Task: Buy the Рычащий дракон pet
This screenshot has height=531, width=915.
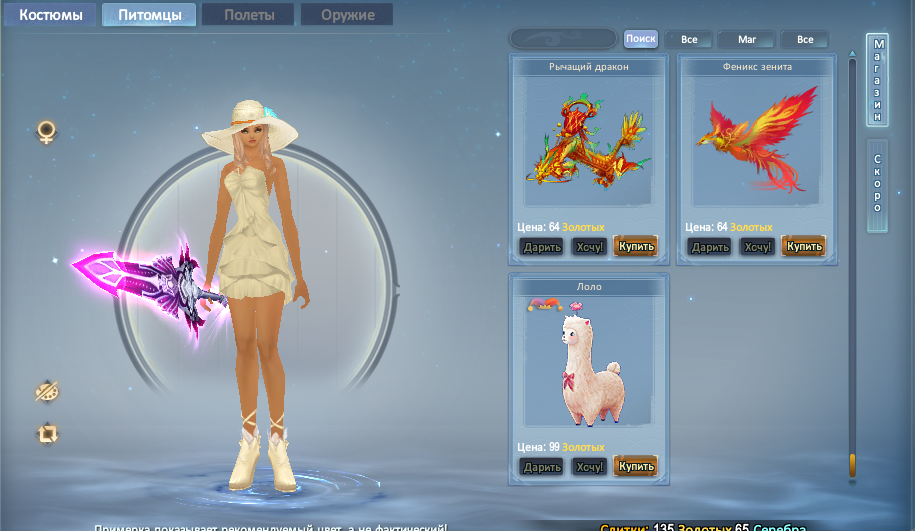Action: 635,246
